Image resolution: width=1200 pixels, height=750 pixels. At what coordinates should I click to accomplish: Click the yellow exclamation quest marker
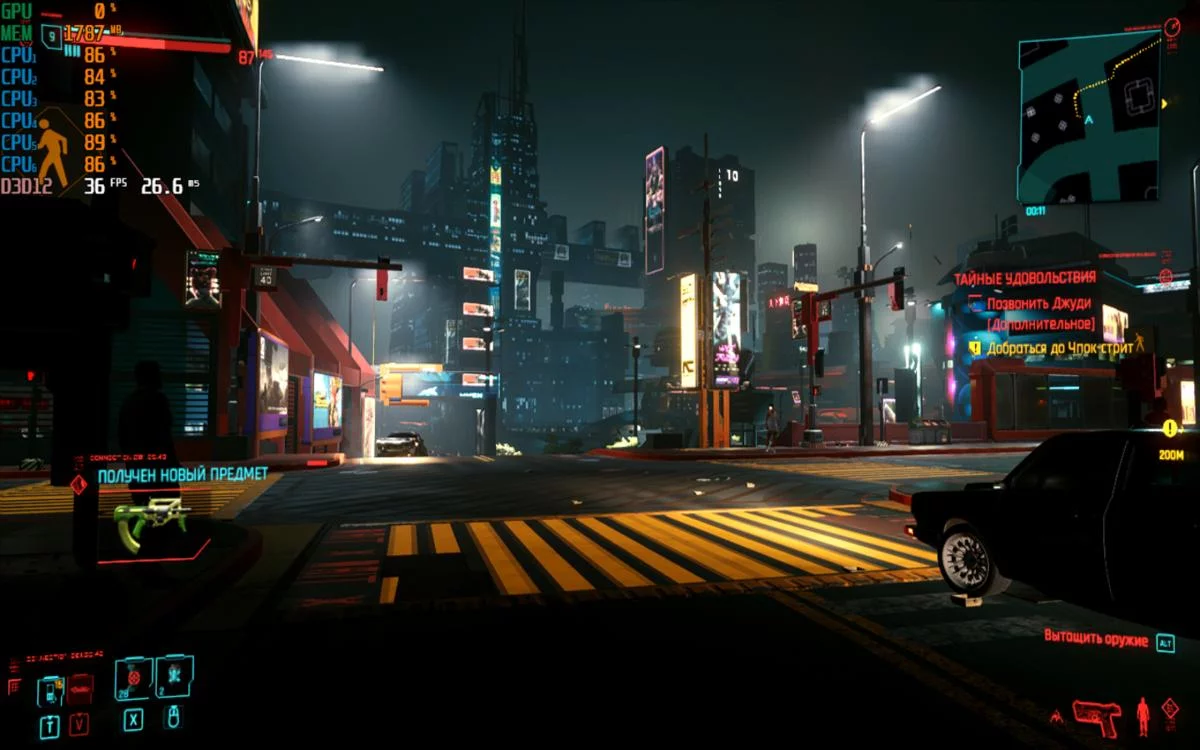pyautogui.click(x=1169, y=428)
